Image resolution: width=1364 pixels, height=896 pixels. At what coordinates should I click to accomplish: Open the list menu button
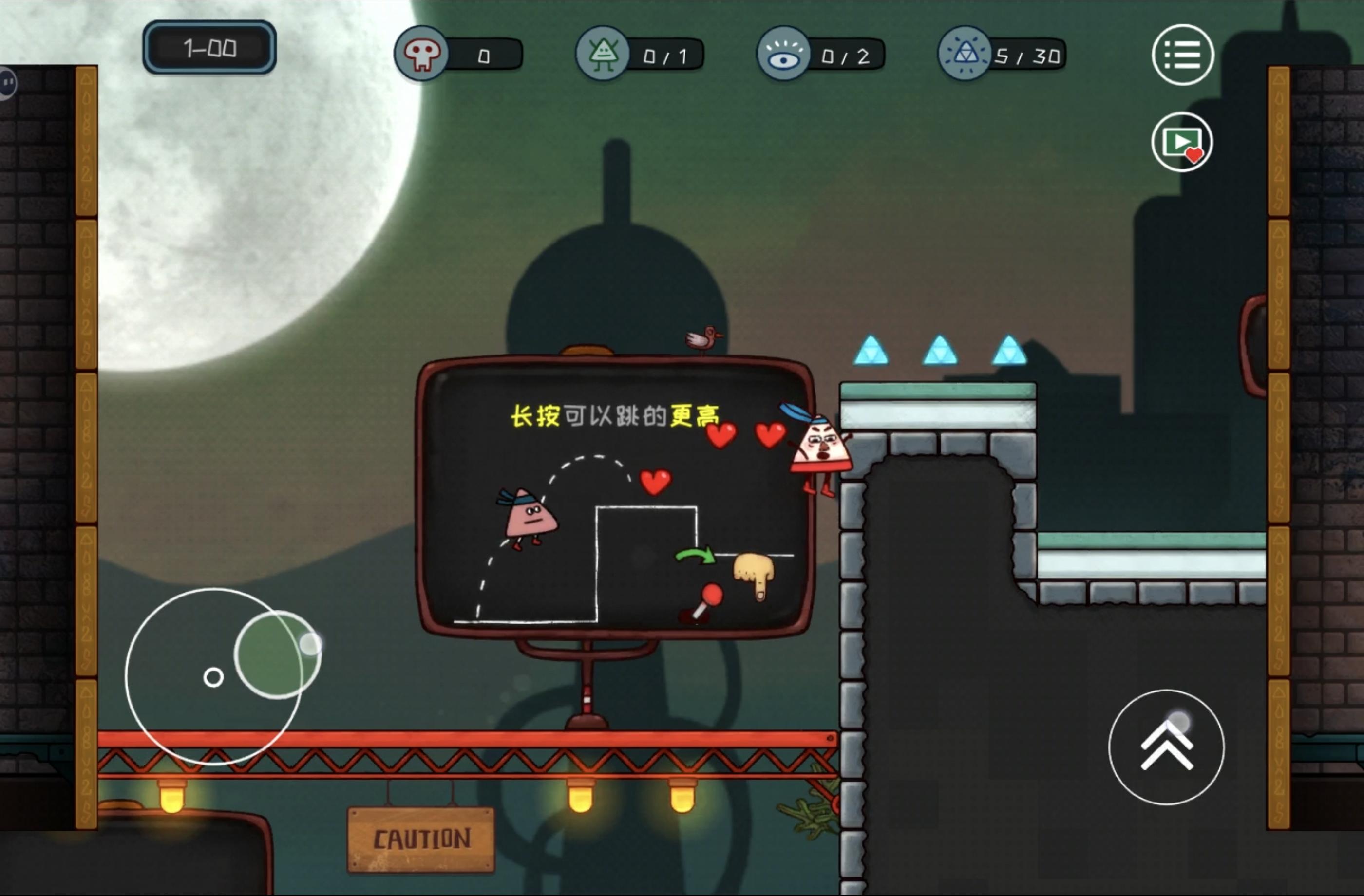(x=1182, y=55)
